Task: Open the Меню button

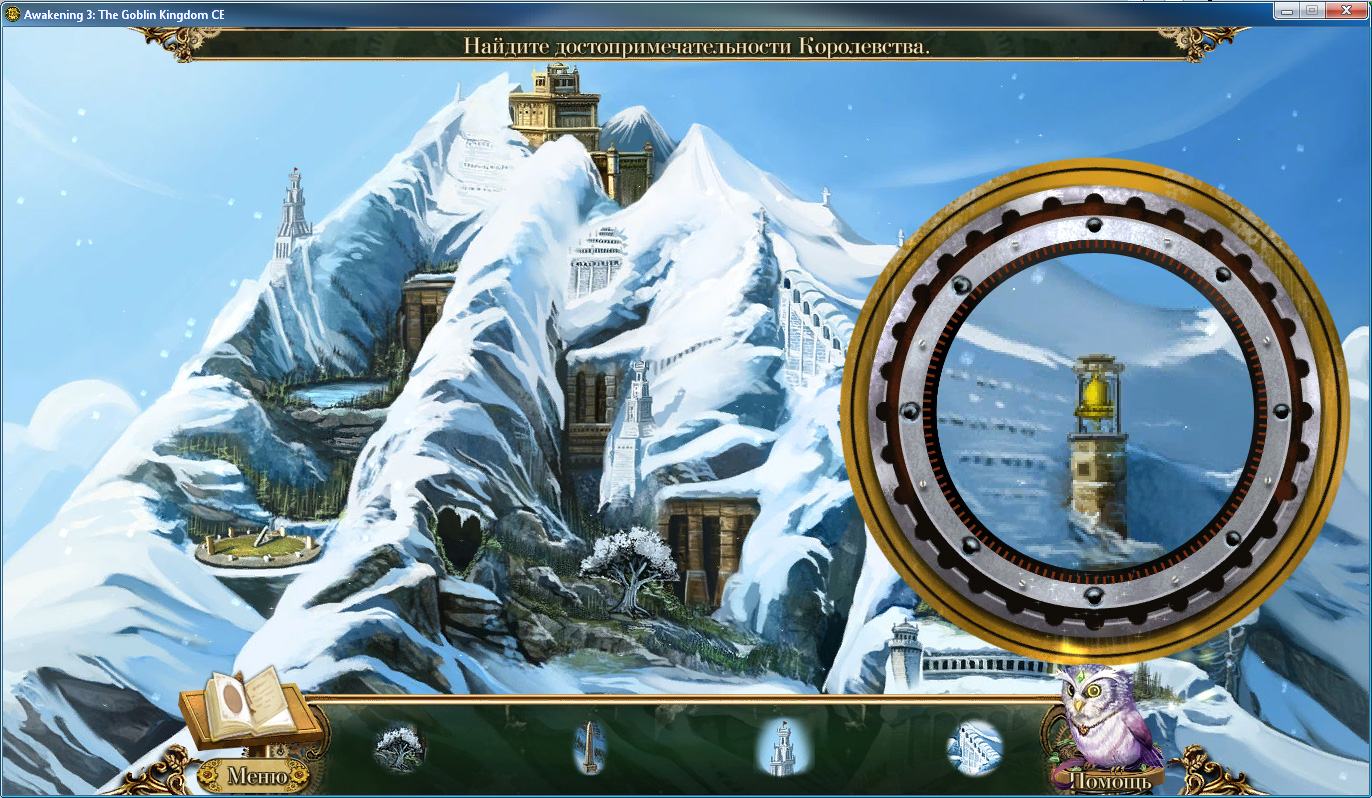Action: (257, 775)
